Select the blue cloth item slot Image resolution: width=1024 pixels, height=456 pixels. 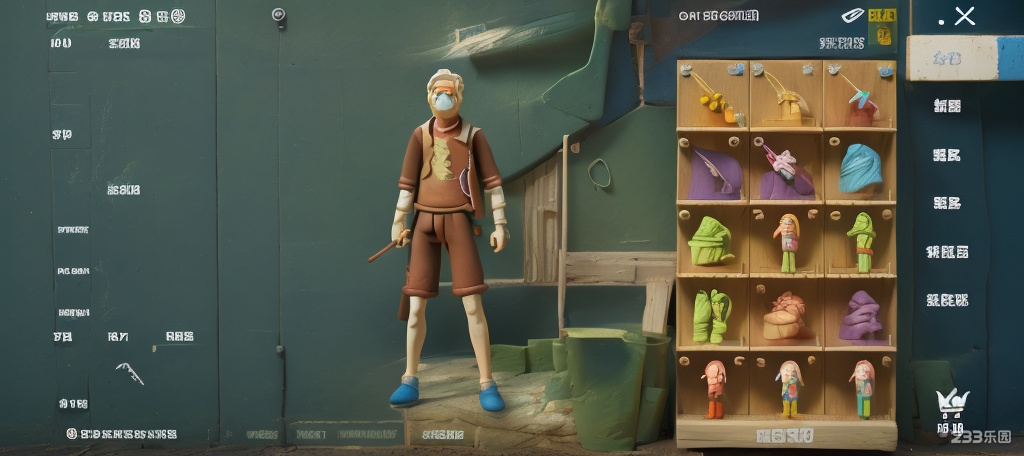[x=859, y=167]
